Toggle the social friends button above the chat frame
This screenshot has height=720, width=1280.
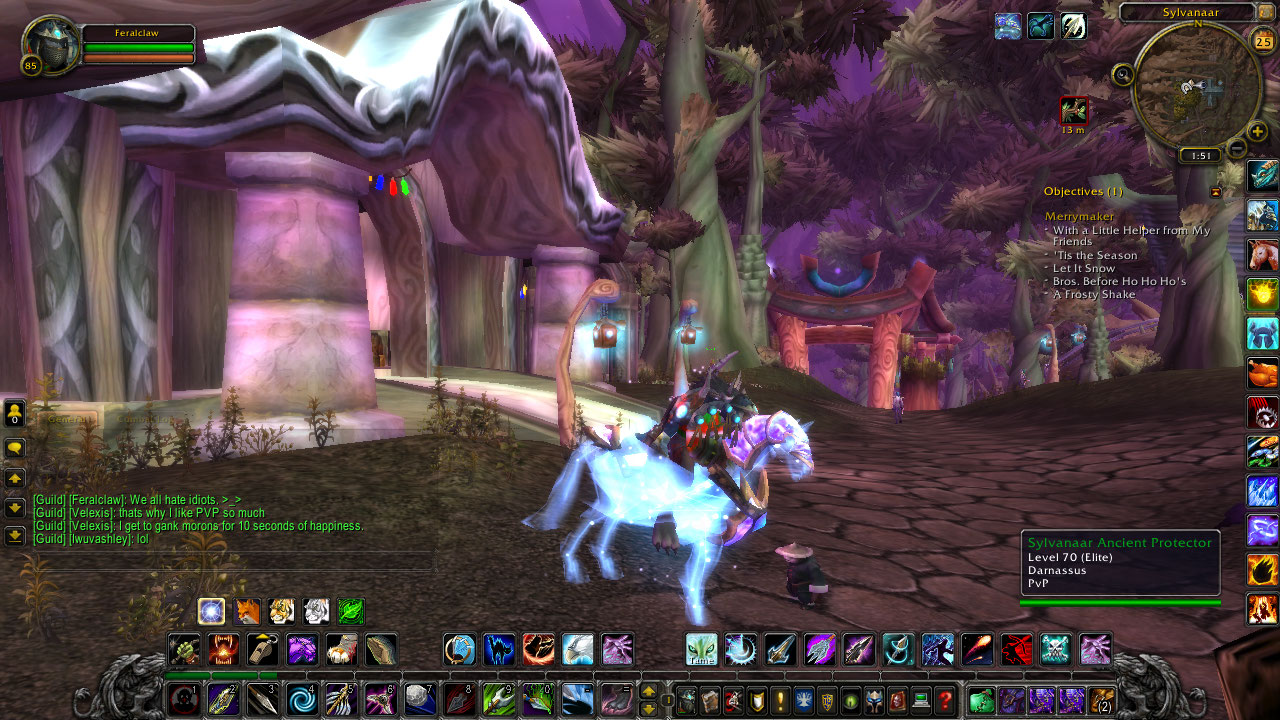(14, 413)
